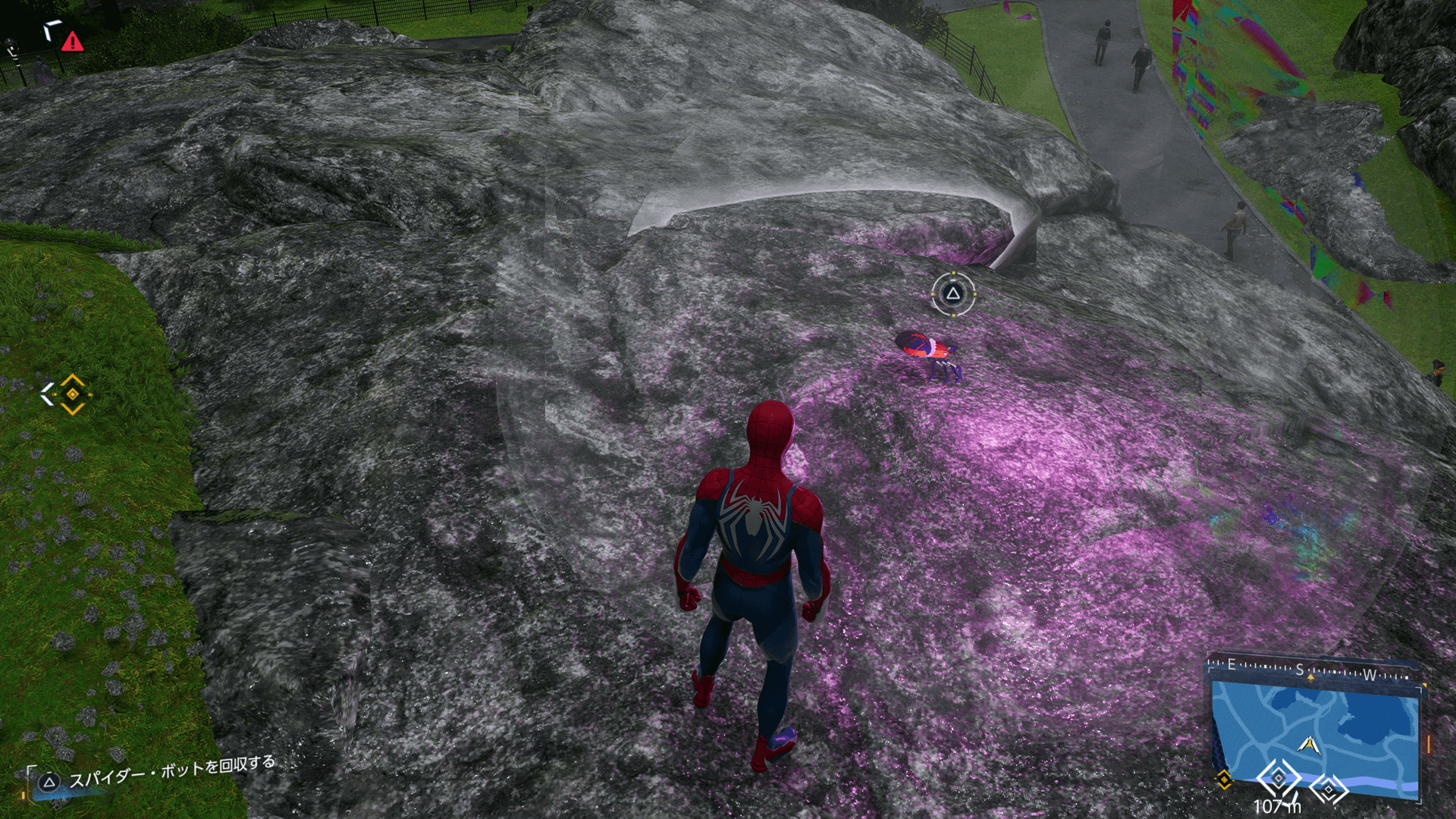Click the yellow diamond marker at the minimap corner

pyautogui.click(x=1223, y=780)
